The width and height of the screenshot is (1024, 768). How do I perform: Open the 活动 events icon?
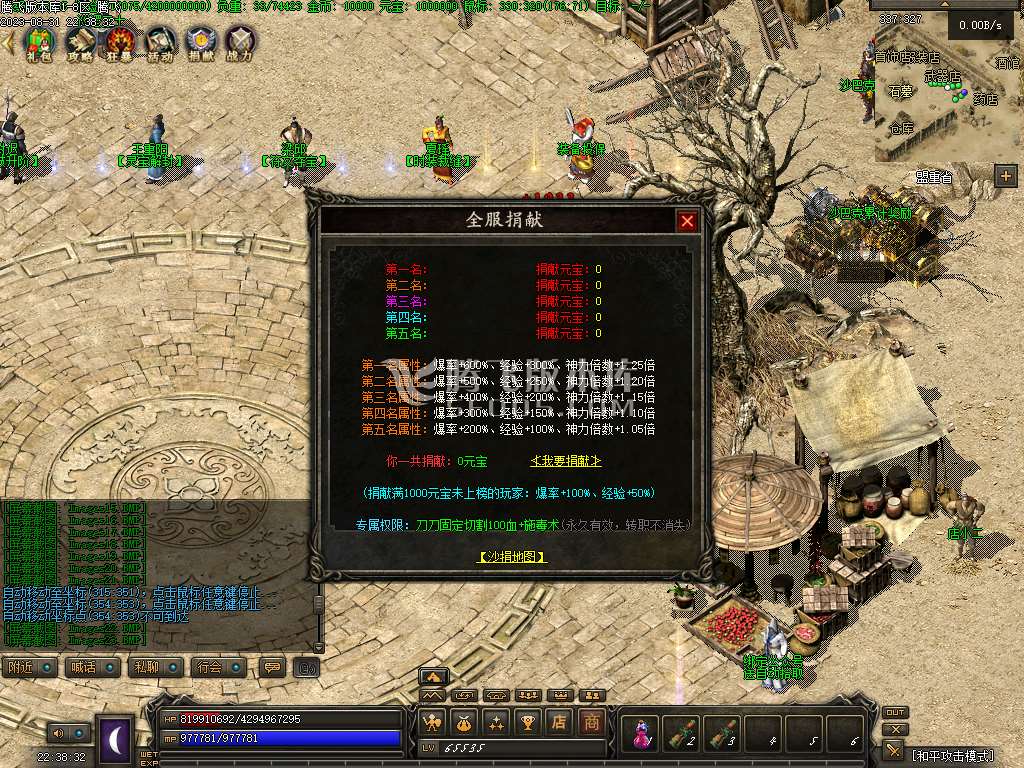click(161, 41)
